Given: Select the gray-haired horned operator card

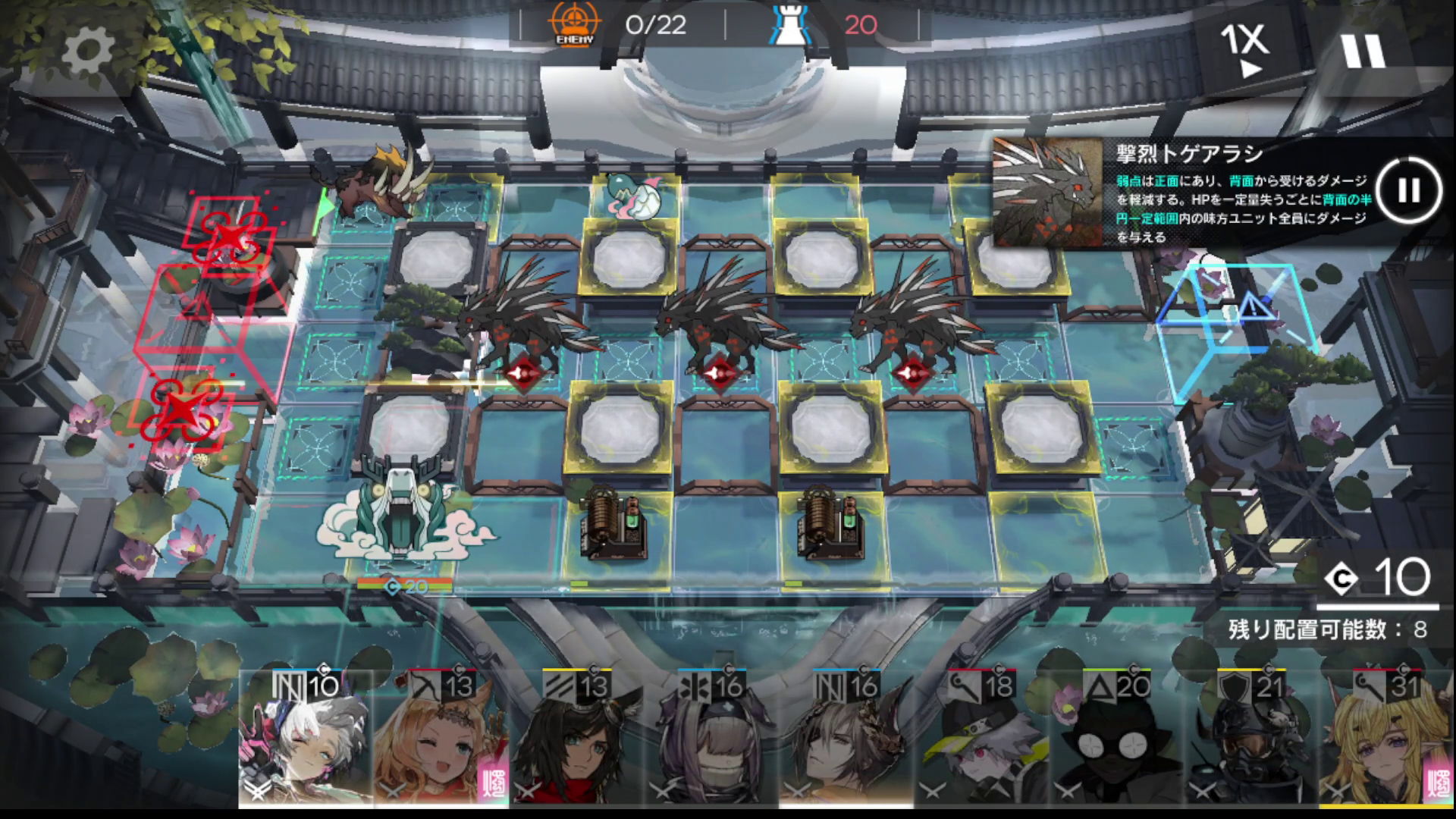Looking at the screenshot, I should pos(846,739).
